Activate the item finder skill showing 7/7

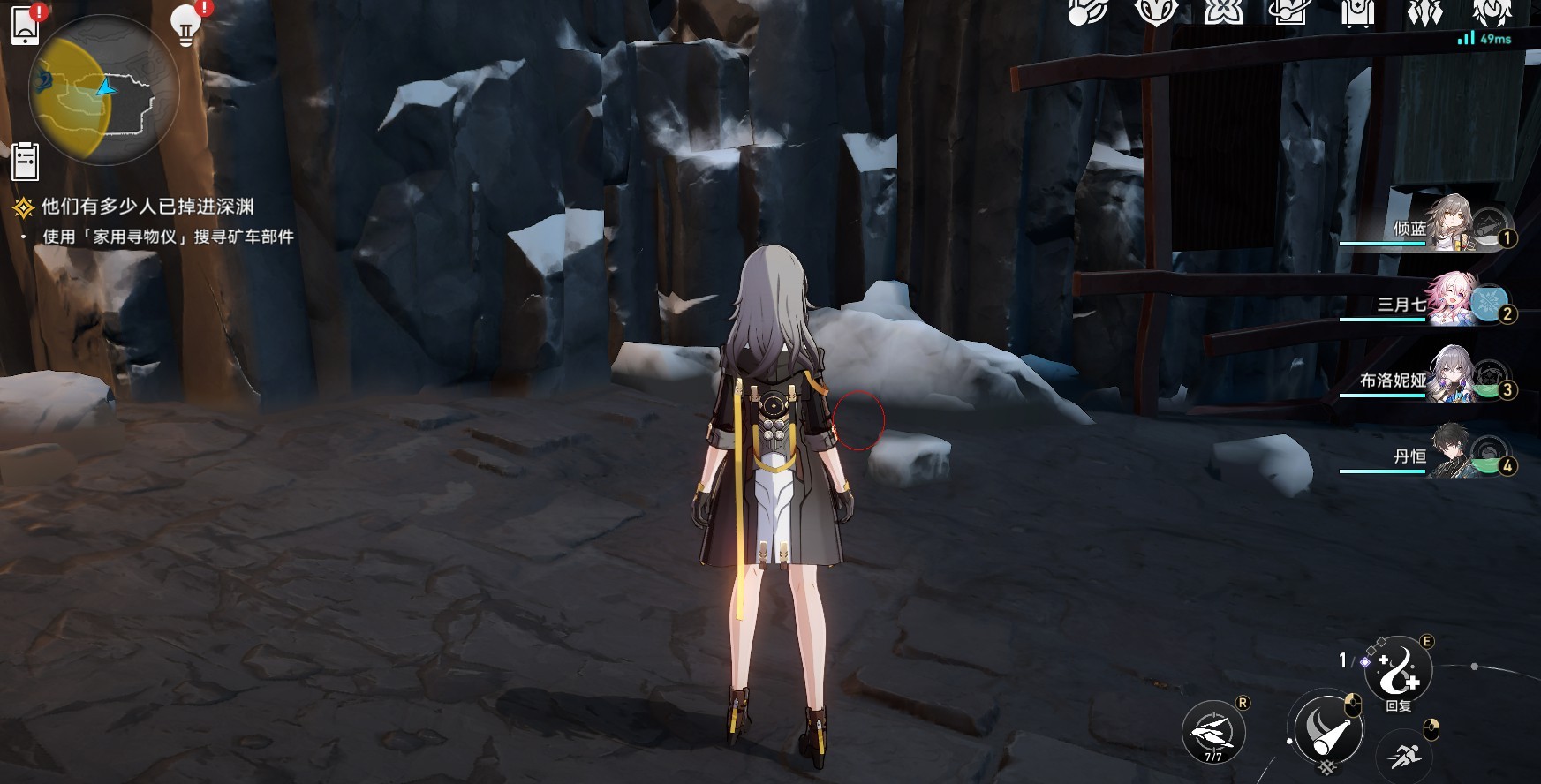click(x=1213, y=732)
